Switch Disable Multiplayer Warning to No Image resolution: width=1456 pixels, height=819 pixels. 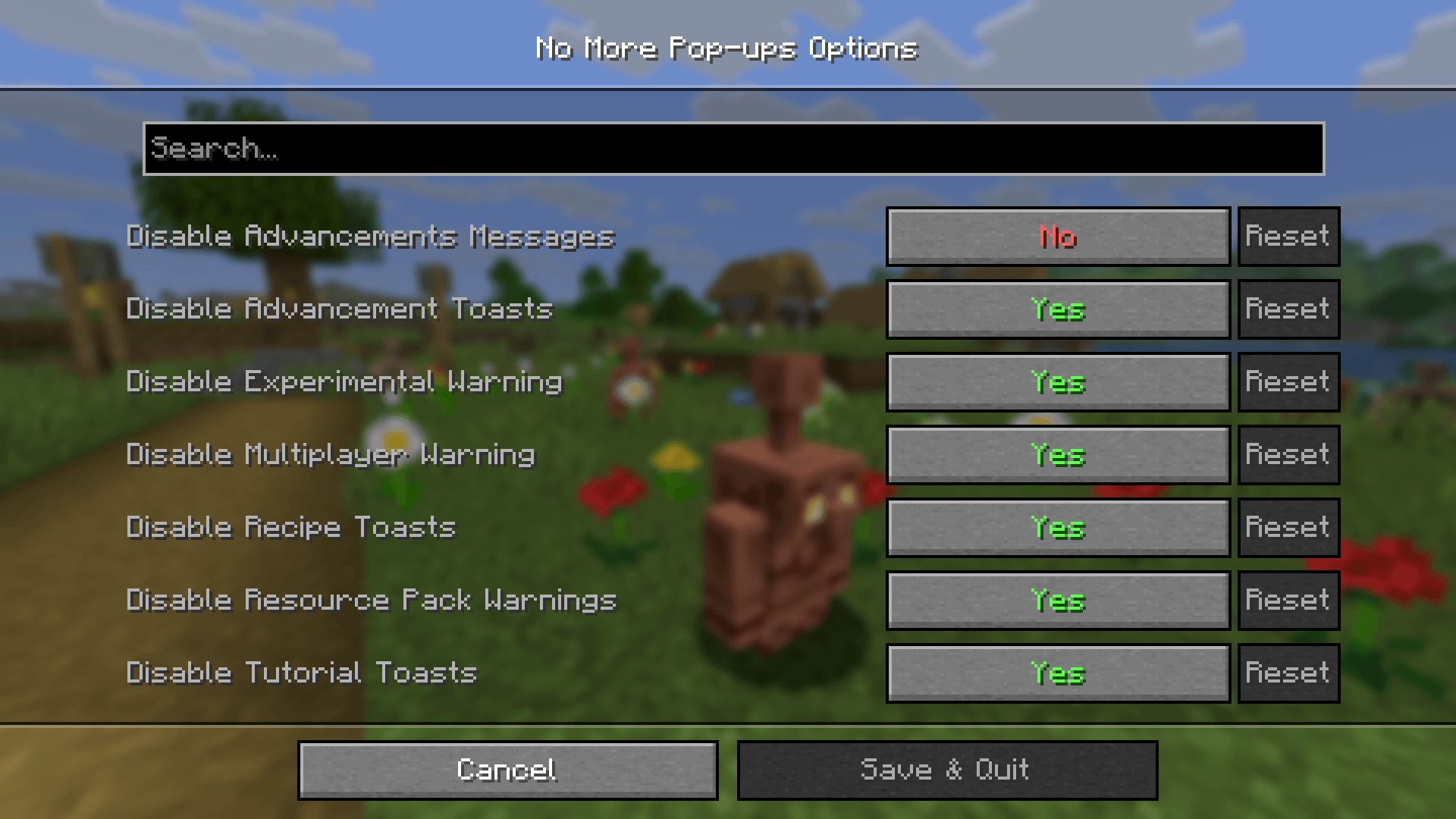1057,455
